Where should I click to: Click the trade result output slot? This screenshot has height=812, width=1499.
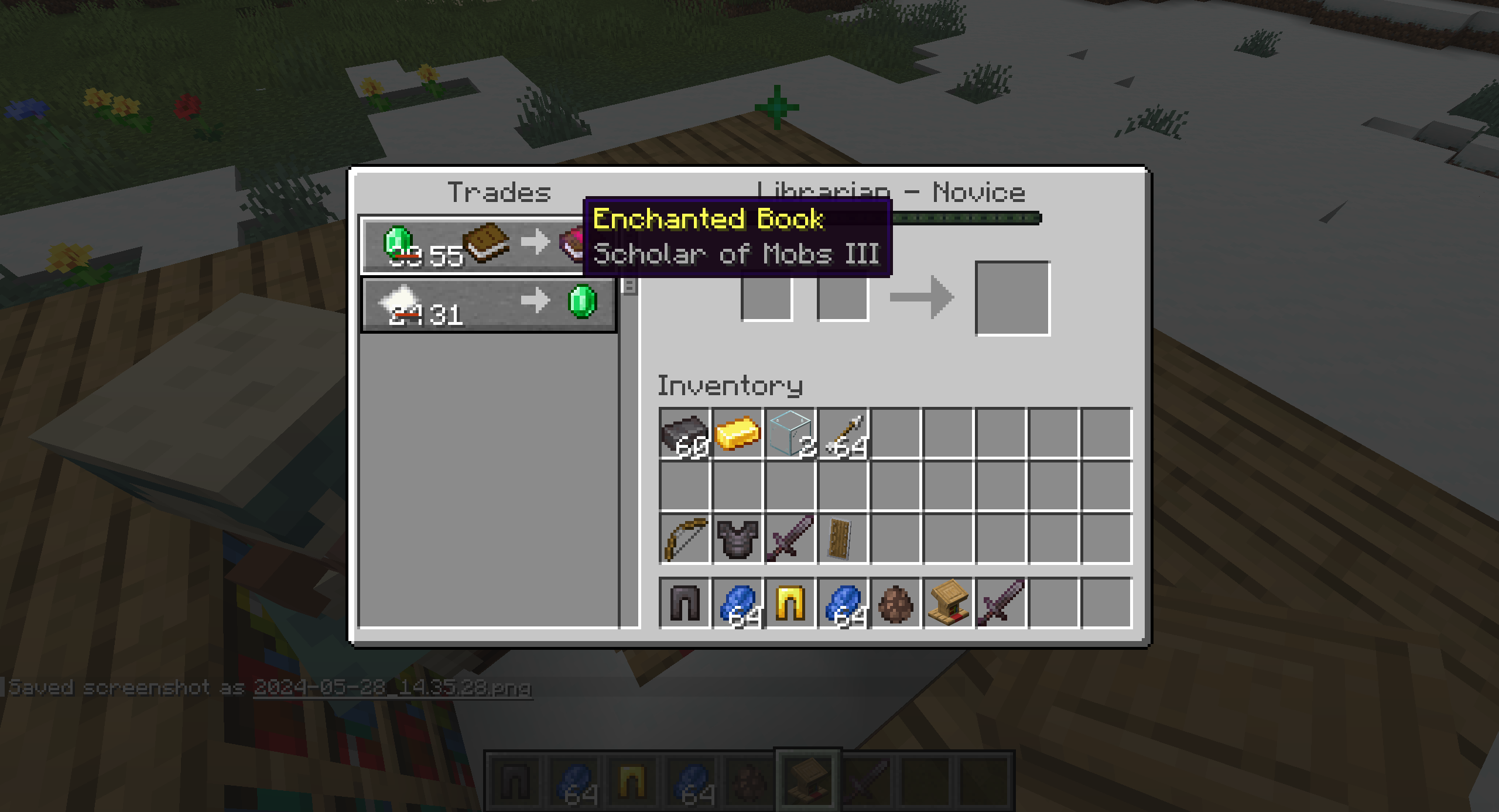pos(1012,299)
